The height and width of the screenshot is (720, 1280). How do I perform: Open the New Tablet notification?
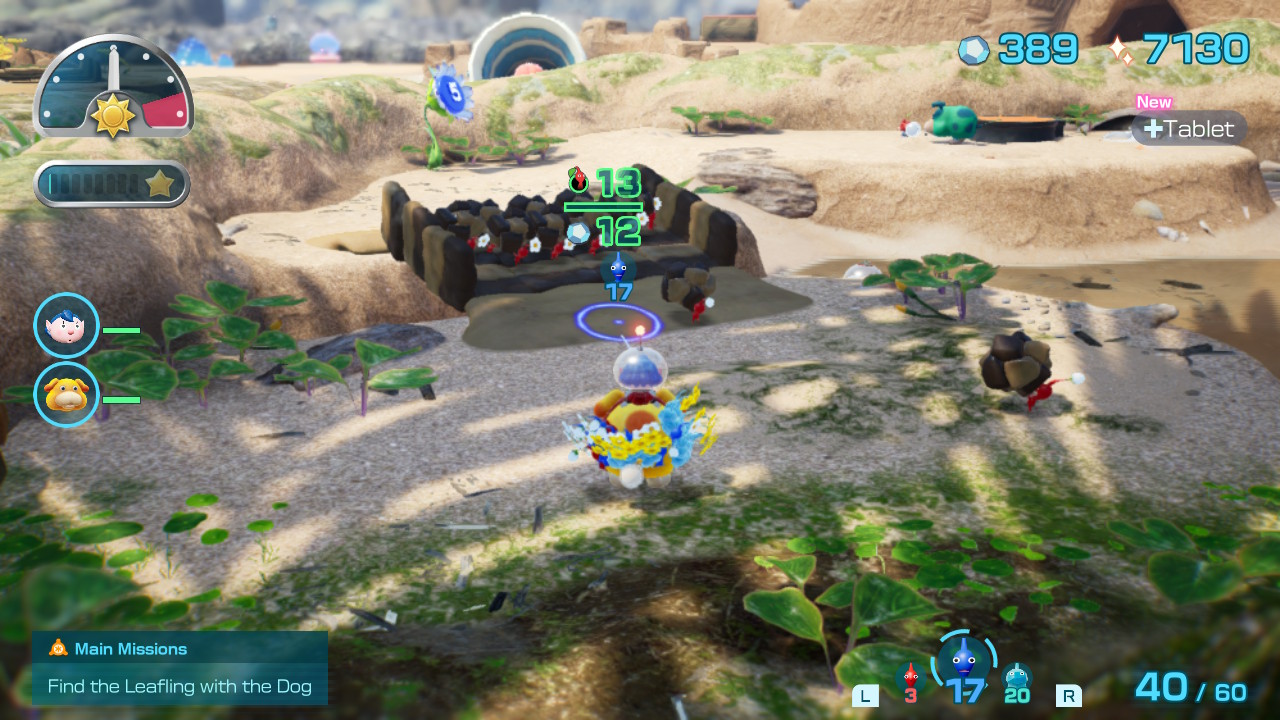pyautogui.click(x=1190, y=128)
